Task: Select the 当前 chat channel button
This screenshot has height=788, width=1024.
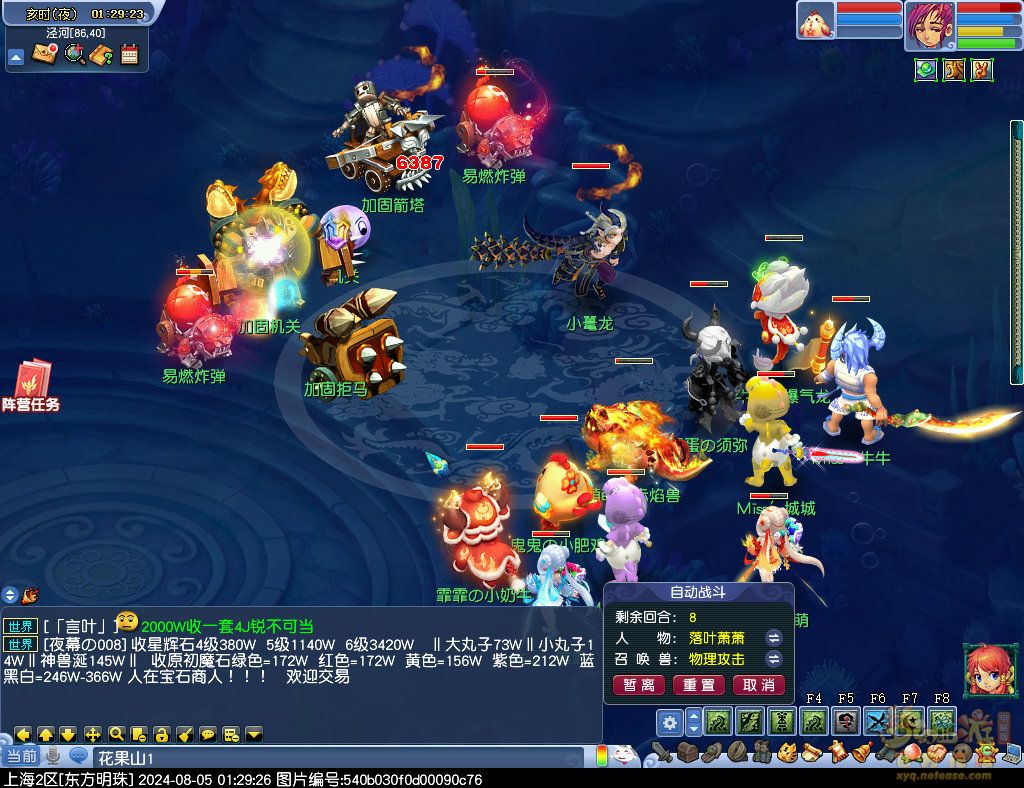Action: pos(21,756)
